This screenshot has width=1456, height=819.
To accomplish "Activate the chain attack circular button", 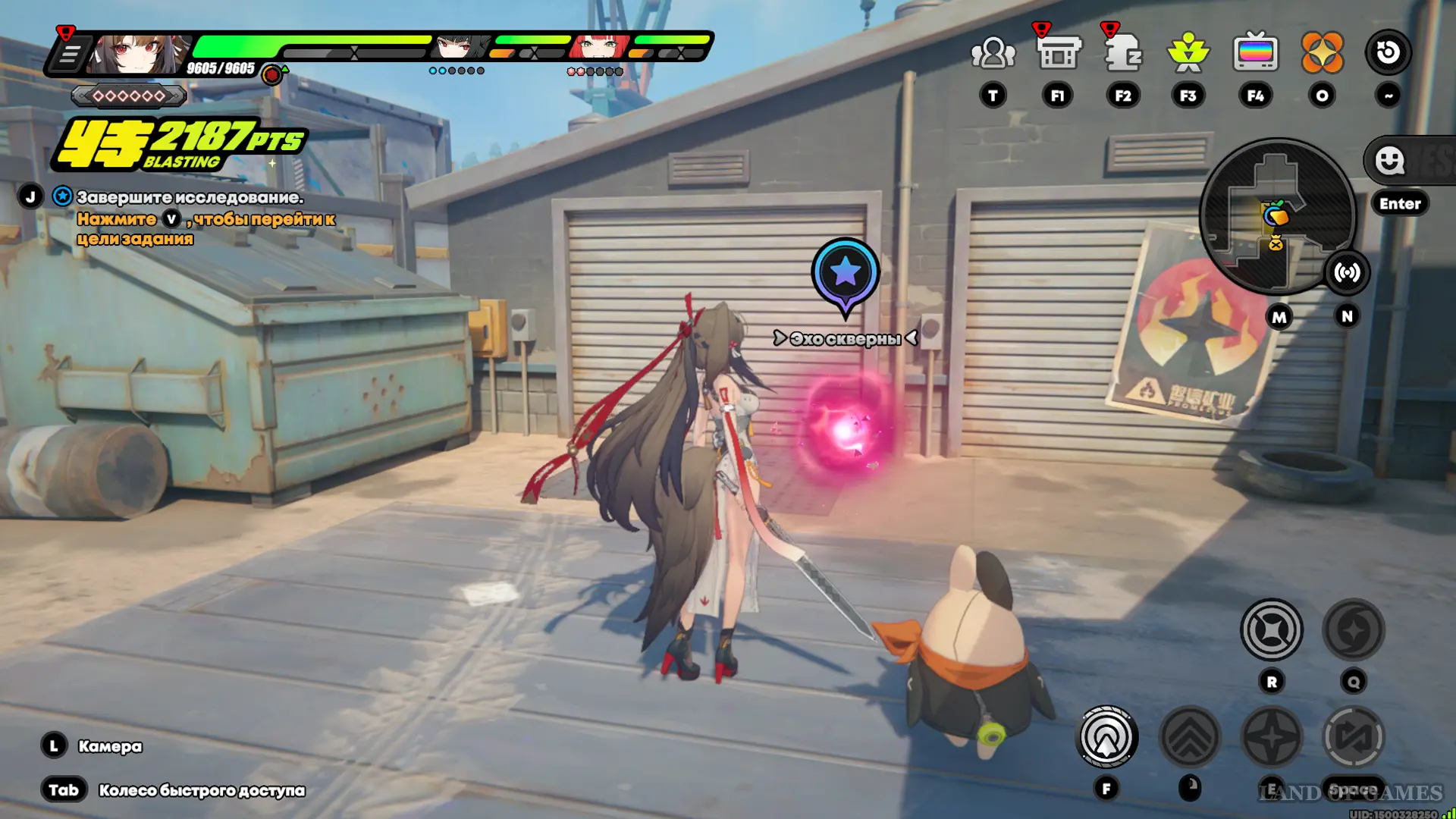I will point(1272,630).
